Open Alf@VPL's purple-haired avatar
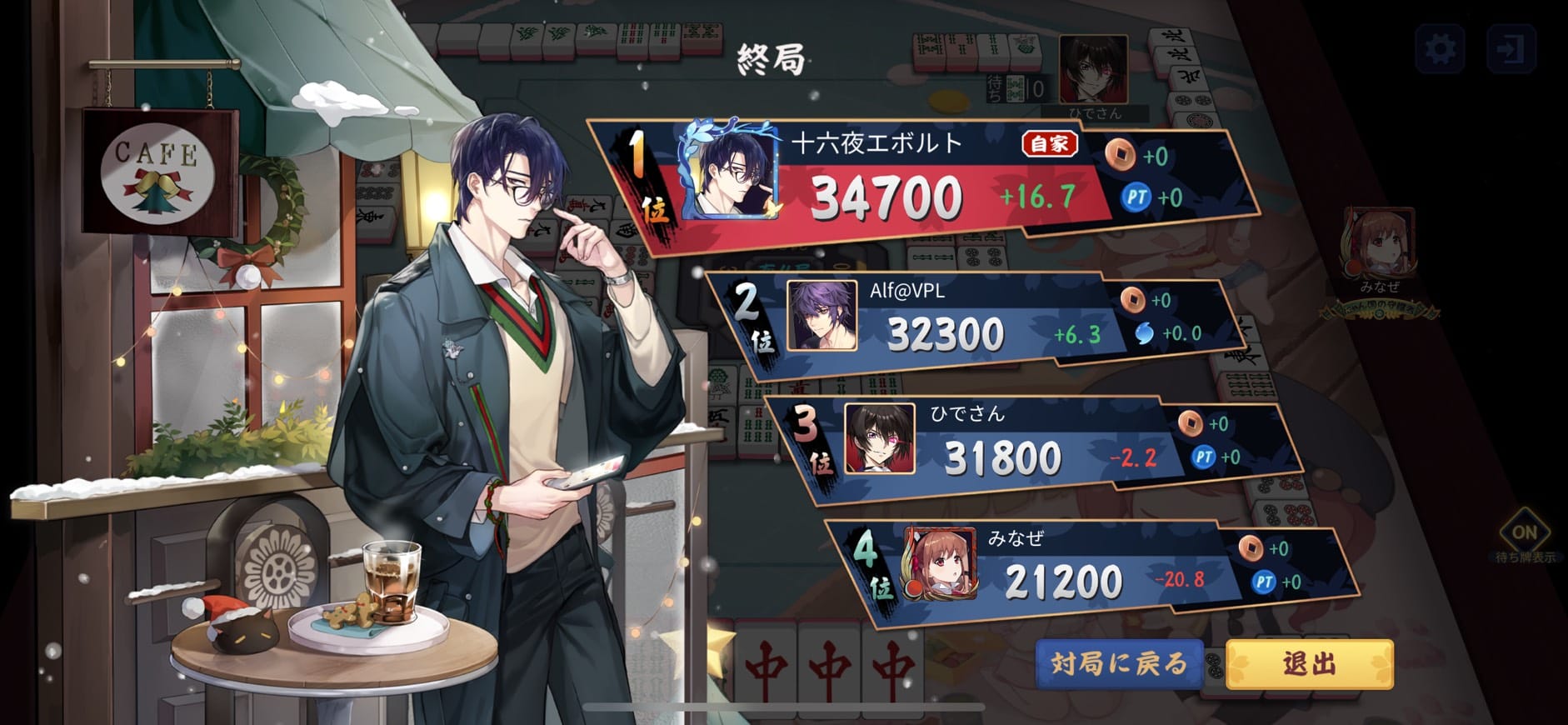Screen dimensions: 1568x725 coord(822,315)
